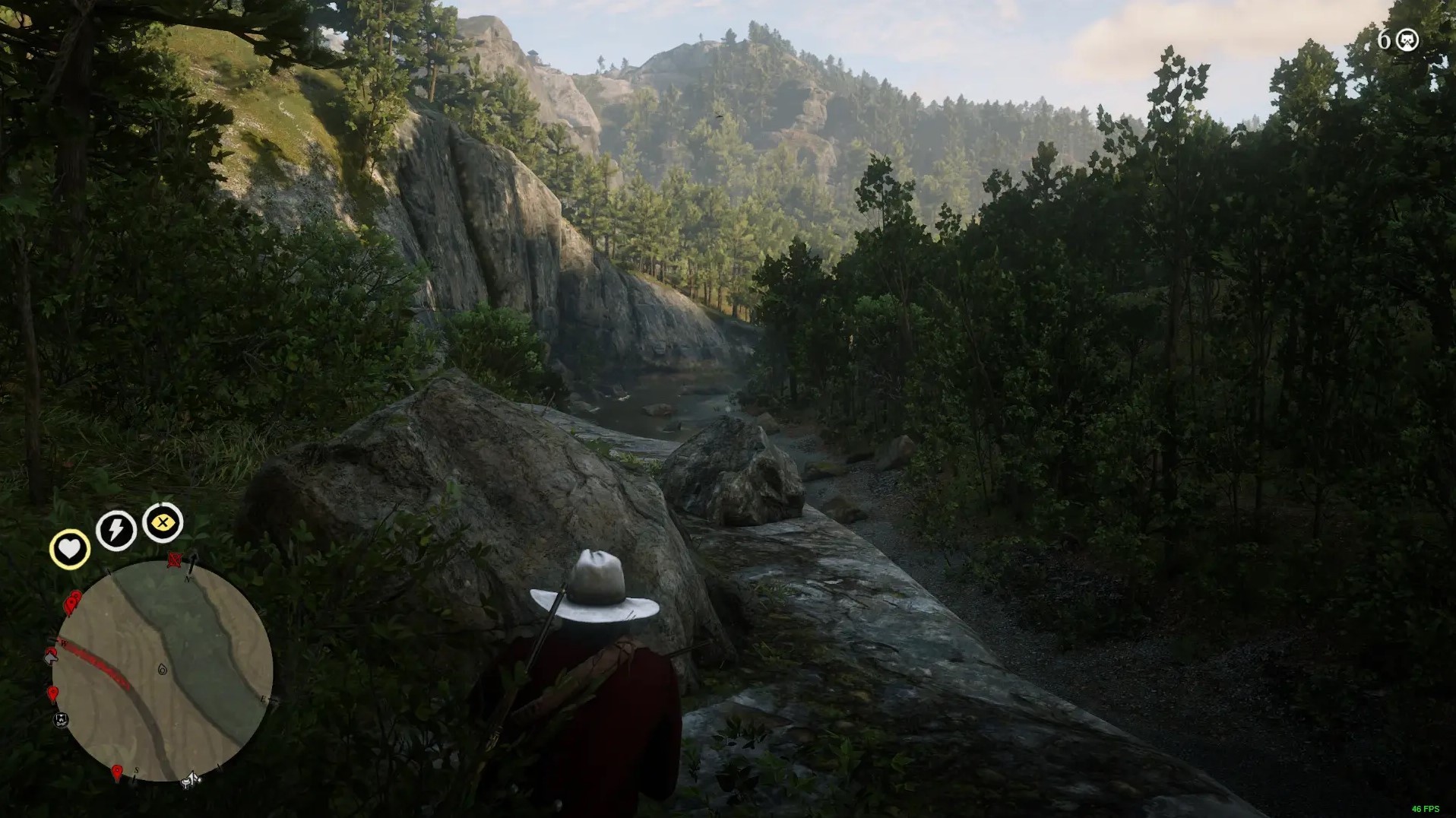Select the lightning bolt stamina core
The height and width of the screenshot is (818, 1456).
tap(116, 529)
